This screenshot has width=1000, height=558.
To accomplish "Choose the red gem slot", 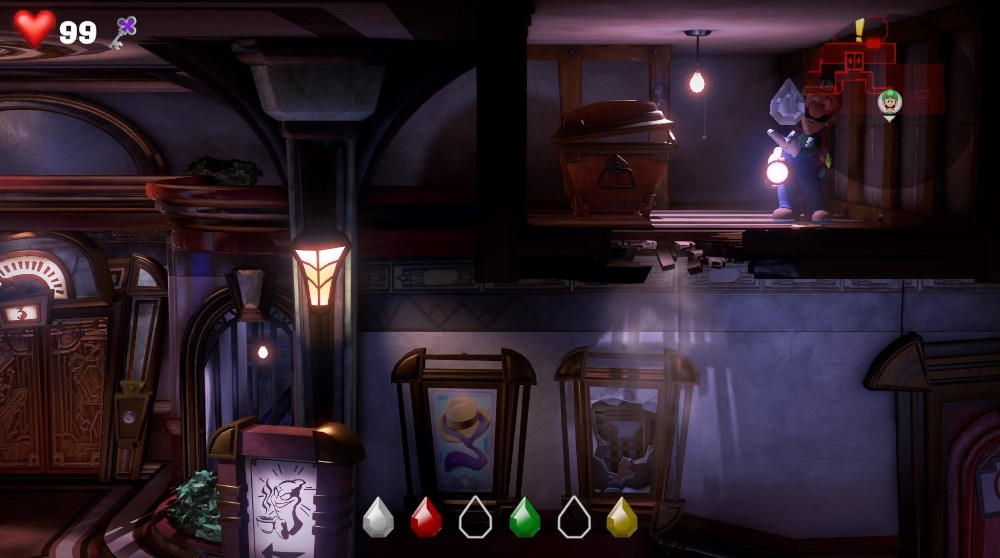I will click(426, 517).
